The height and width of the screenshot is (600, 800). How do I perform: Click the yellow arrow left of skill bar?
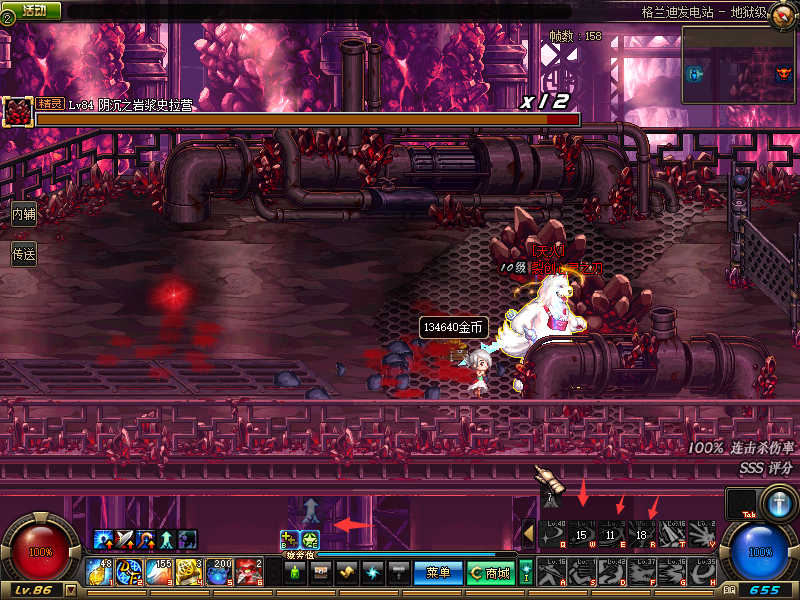[x=529, y=534]
